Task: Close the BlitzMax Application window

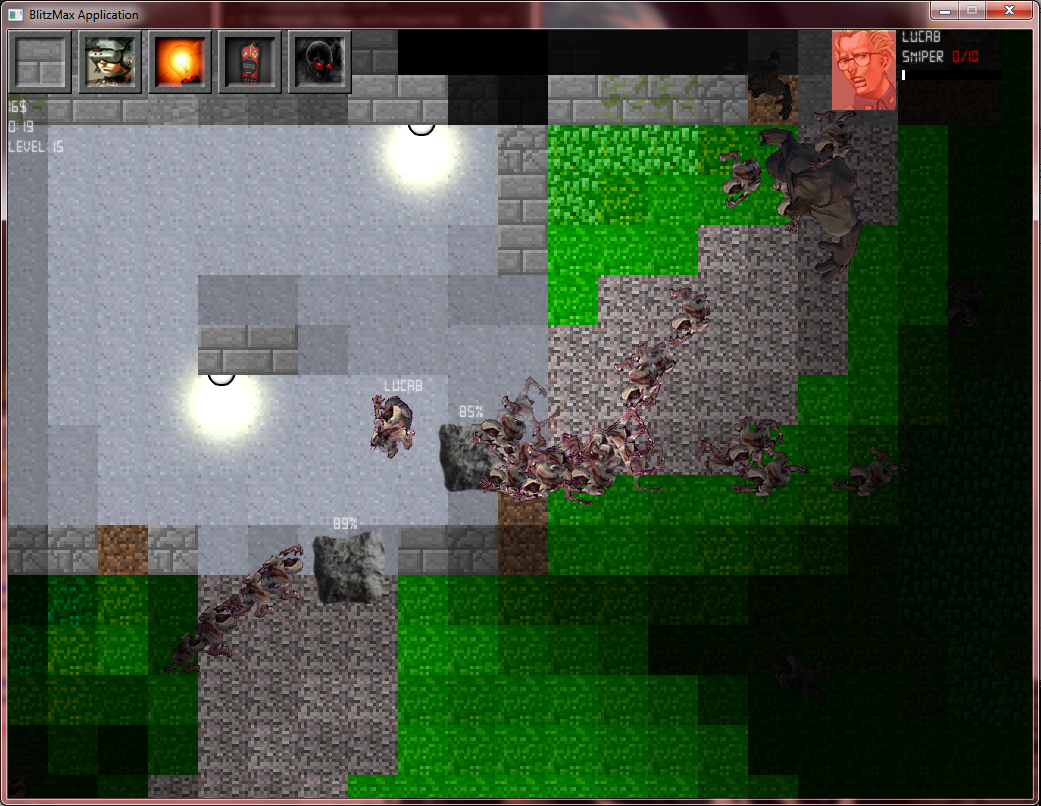Action: click(1010, 11)
